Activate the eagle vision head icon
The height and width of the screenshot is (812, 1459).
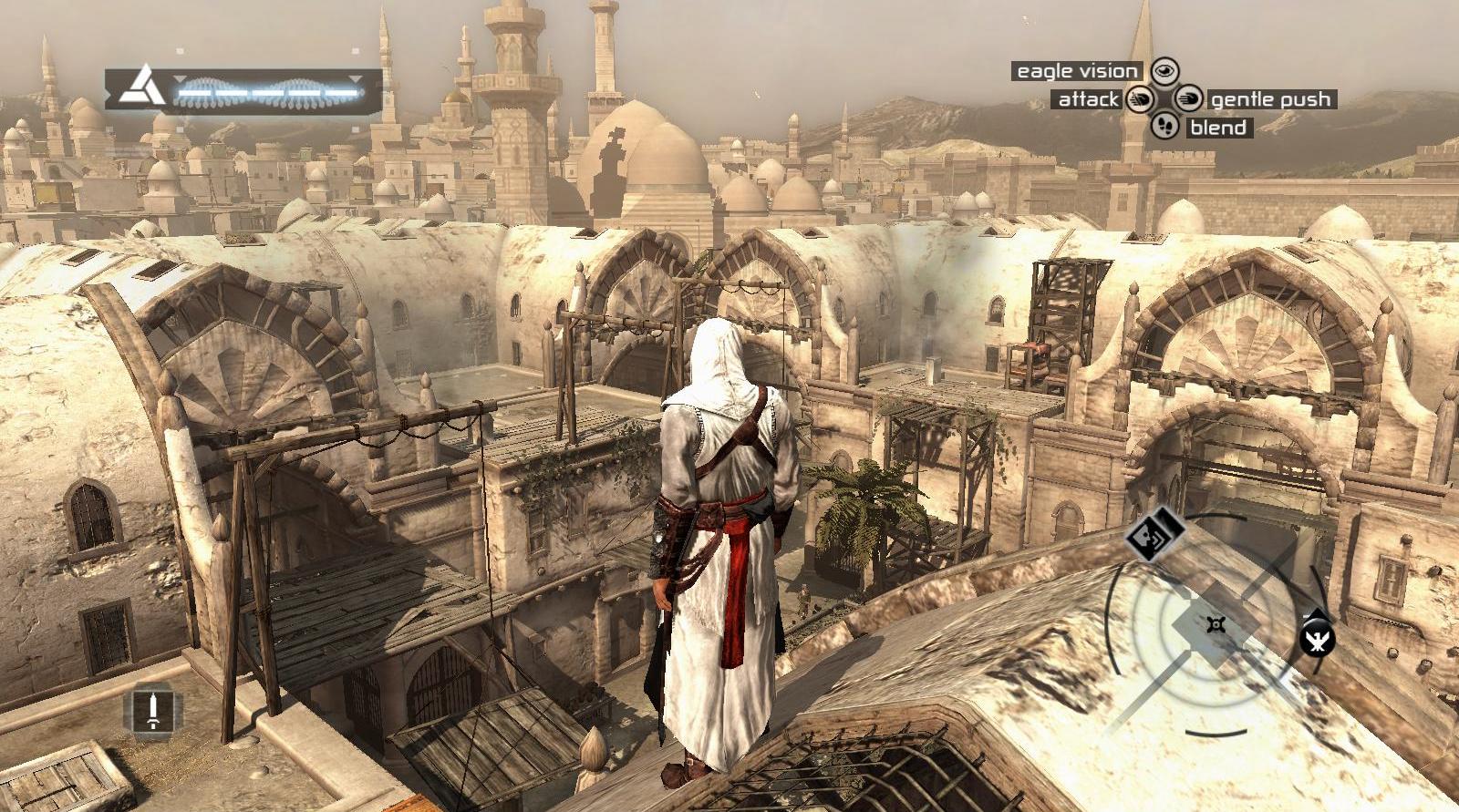tap(1164, 71)
